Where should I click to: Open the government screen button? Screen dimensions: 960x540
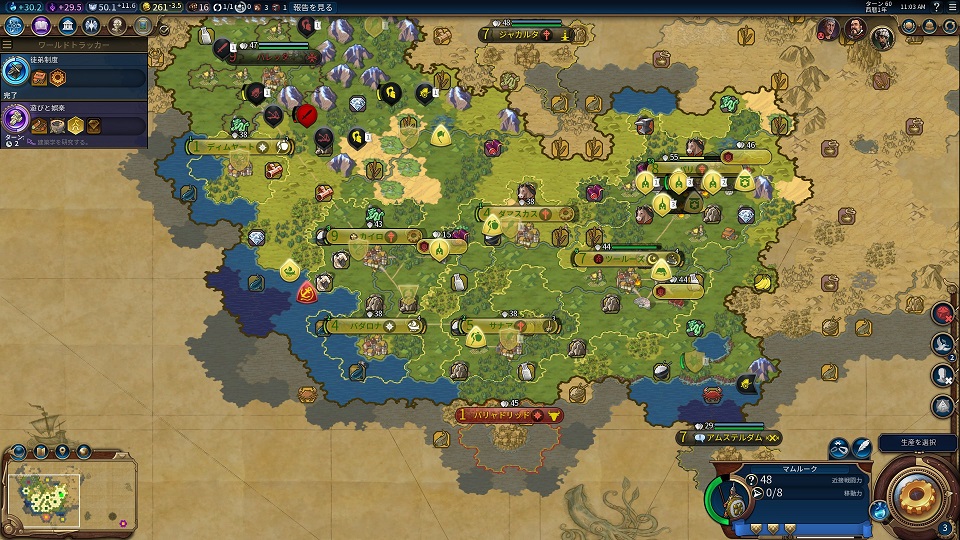pyautogui.click(x=67, y=26)
